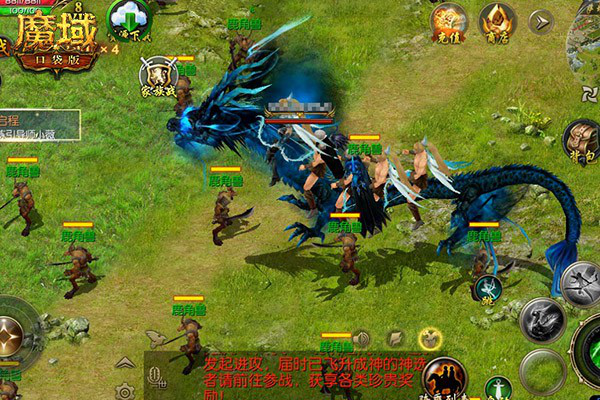Select the quest tracker panel
The height and width of the screenshot is (400, 600).
click(x=38, y=125)
